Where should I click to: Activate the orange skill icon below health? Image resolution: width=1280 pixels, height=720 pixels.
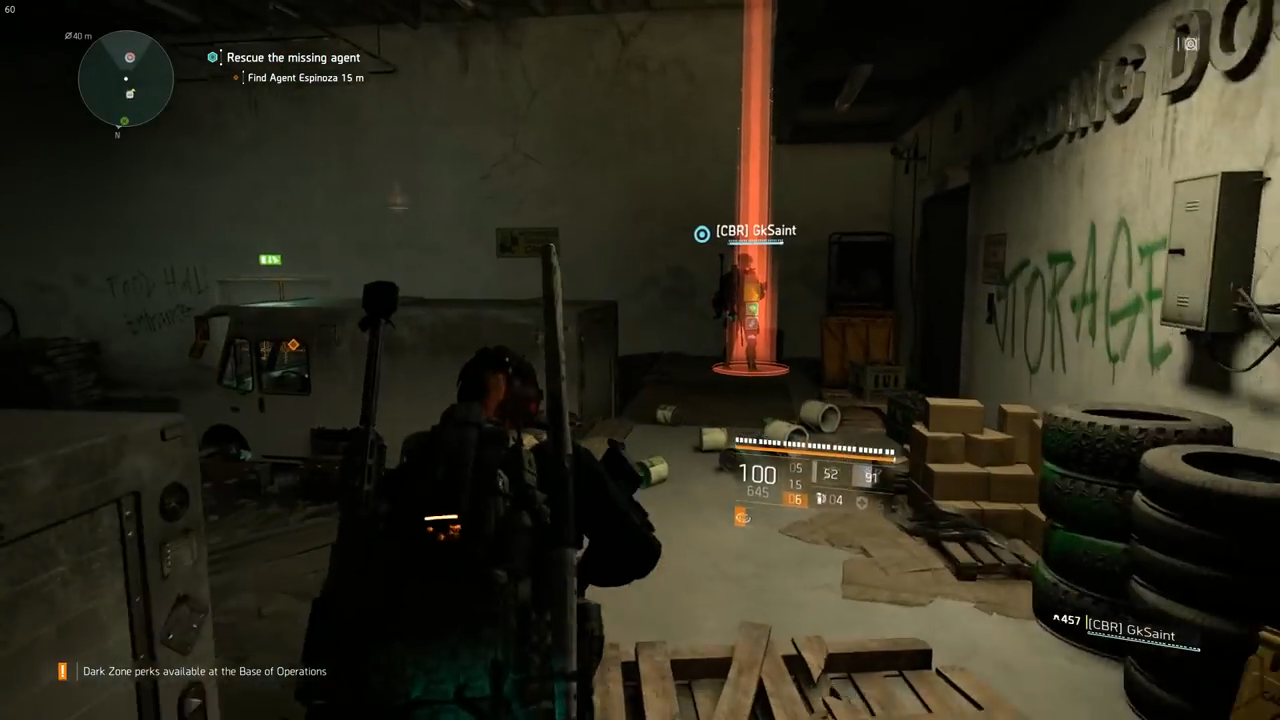coord(742,517)
